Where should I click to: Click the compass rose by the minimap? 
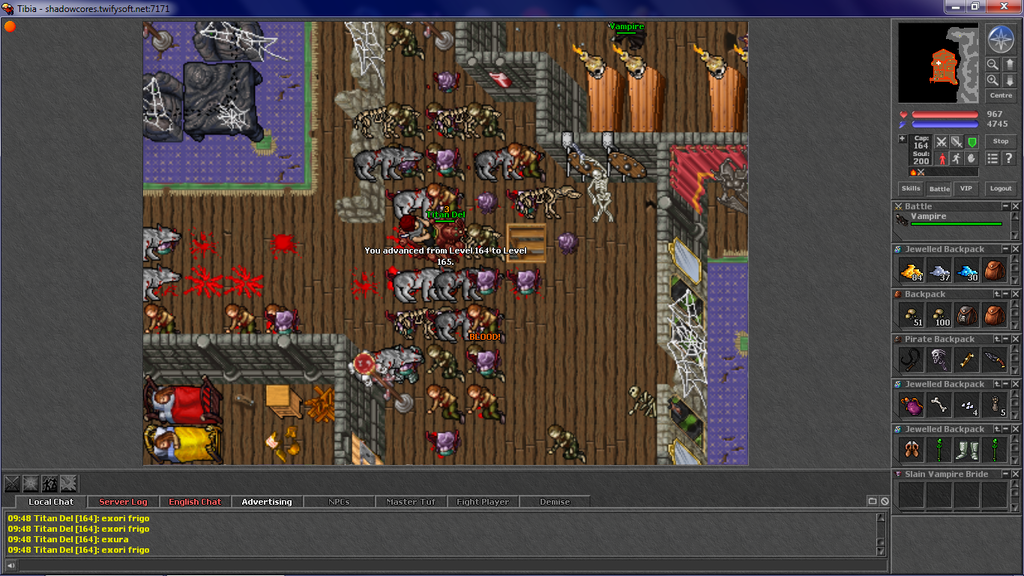coord(1000,40)
